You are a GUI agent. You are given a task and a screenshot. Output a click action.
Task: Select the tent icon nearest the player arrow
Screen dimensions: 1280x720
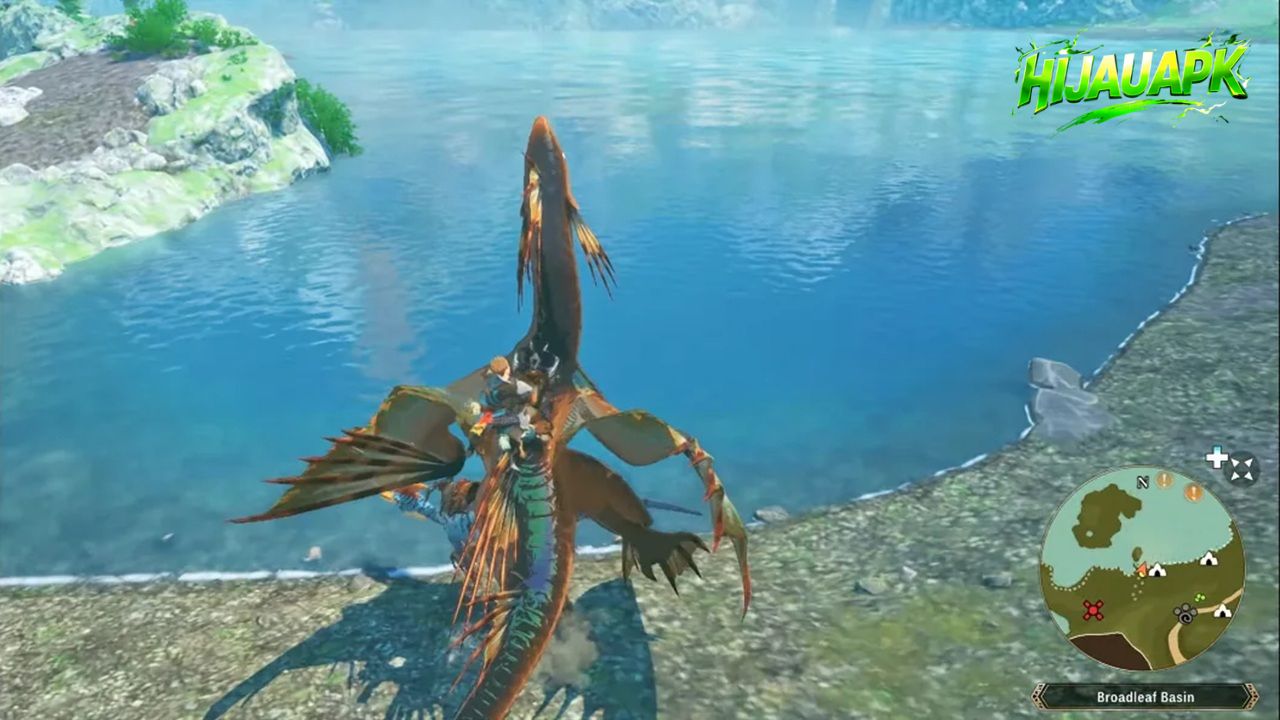tap(1158, 570)
